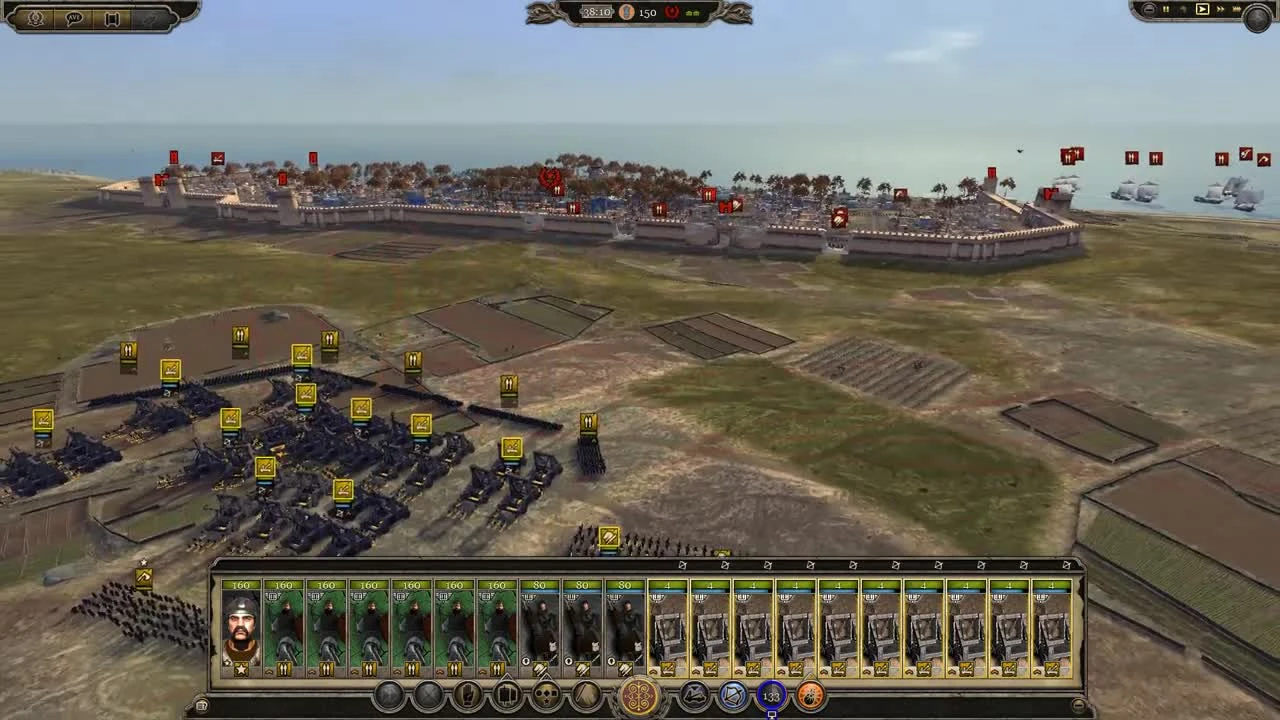Pause the battle
This screenshot has height=720, width=1280.
pyautogui.click(x=1166, y=9)
